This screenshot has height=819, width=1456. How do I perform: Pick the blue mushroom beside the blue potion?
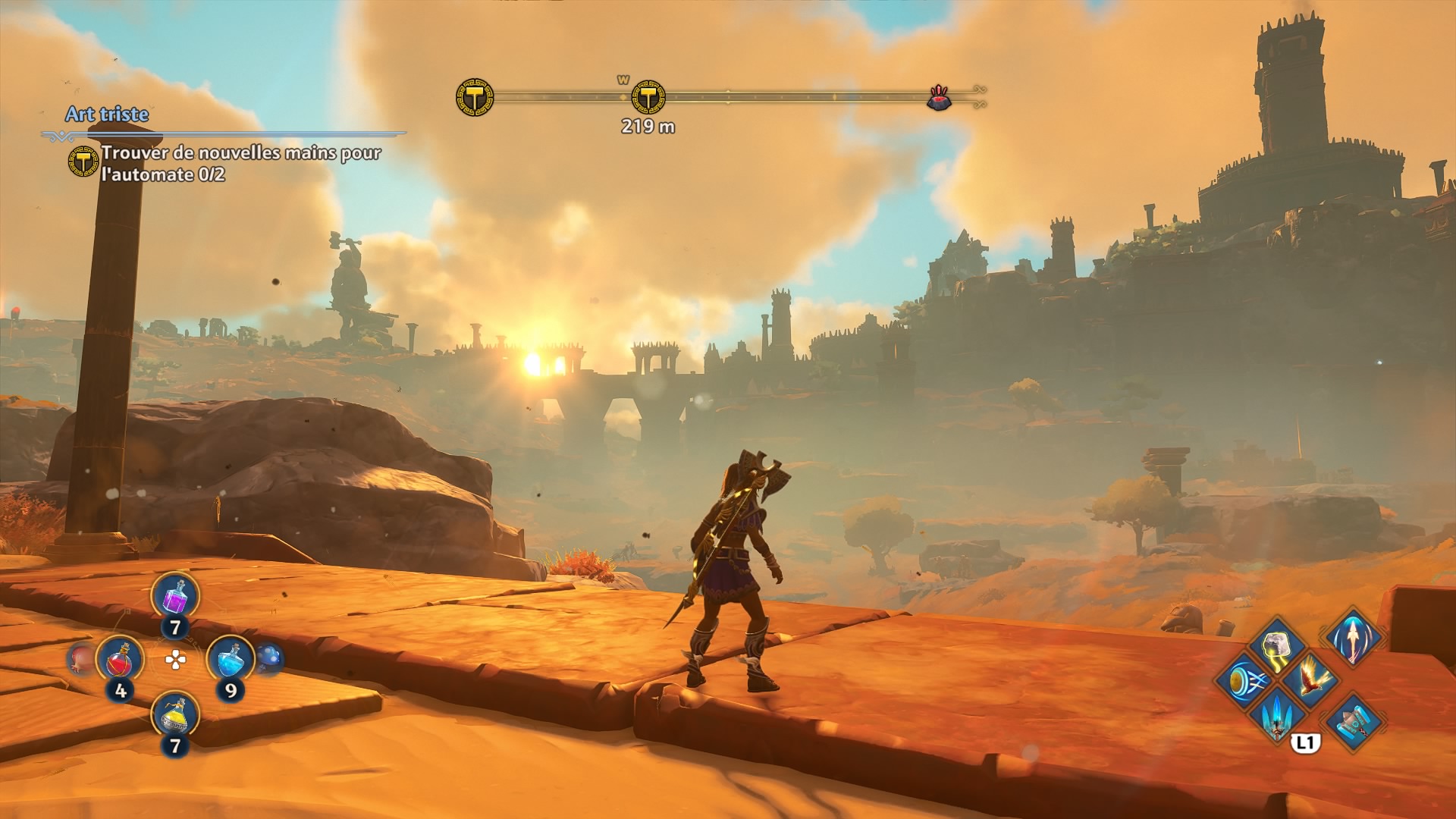(269, 658)
